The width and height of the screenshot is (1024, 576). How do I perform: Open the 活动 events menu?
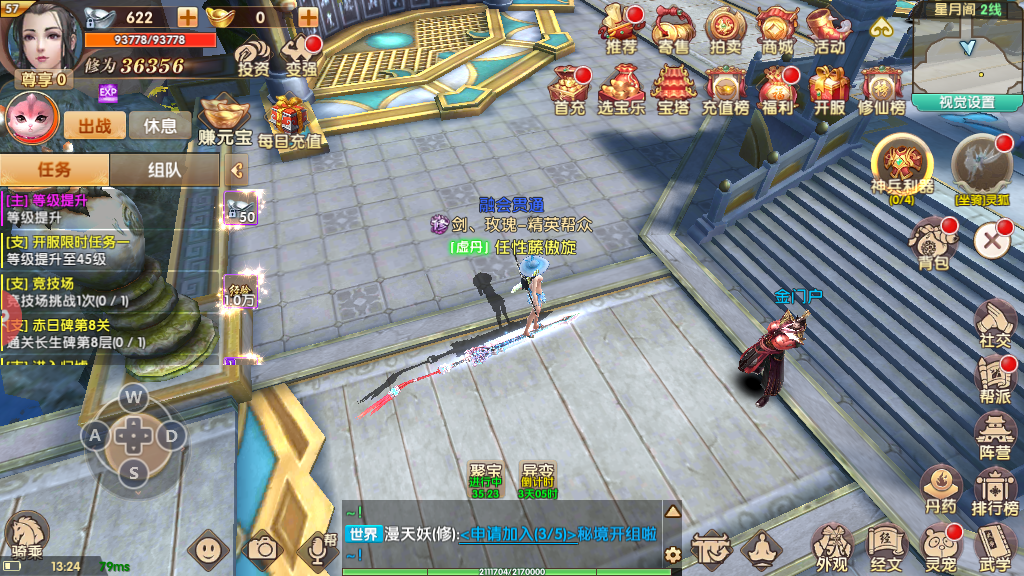(x=829, y=28)
